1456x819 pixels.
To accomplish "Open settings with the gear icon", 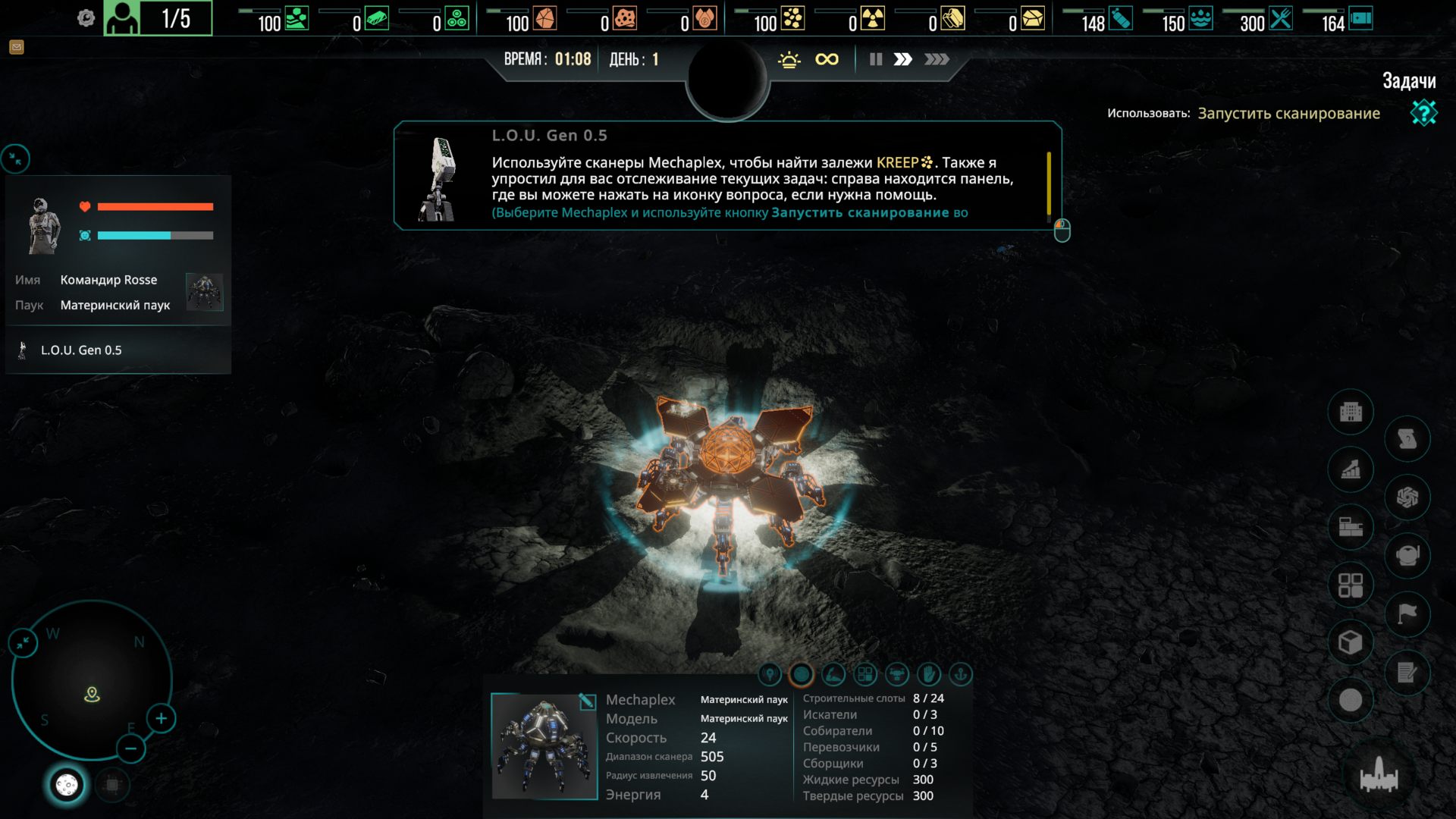I will (x=86, y=18).
